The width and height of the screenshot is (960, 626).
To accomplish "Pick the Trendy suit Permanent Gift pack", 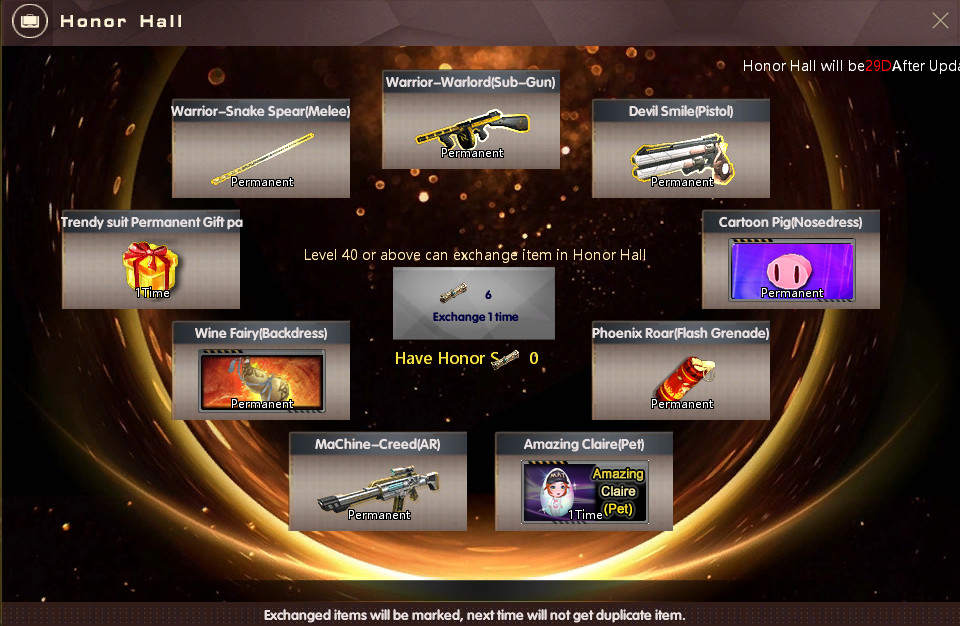I will pos(151,267).
